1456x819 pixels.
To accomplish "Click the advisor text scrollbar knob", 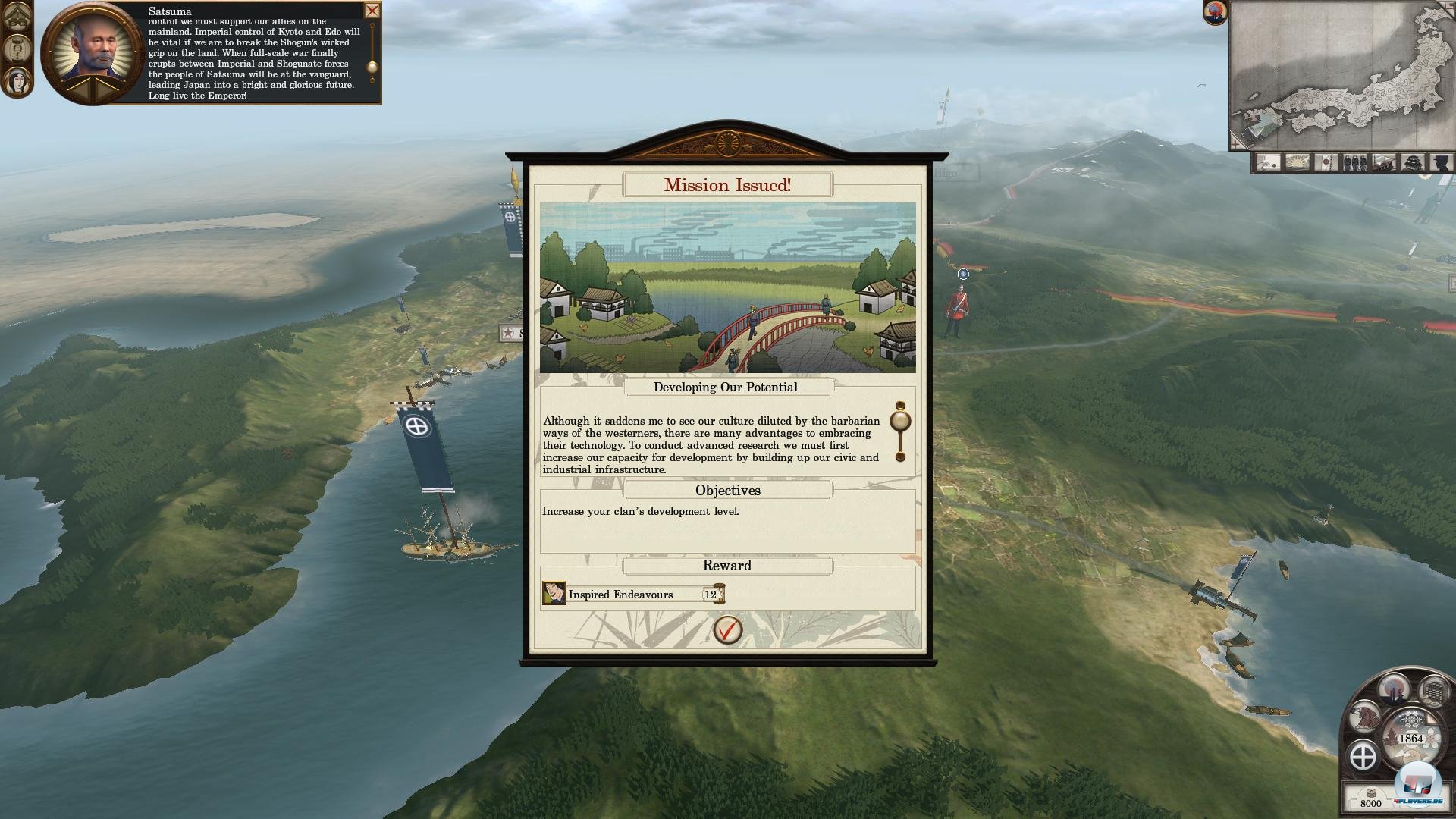I will pyautogui.click(x=372, y=68).
